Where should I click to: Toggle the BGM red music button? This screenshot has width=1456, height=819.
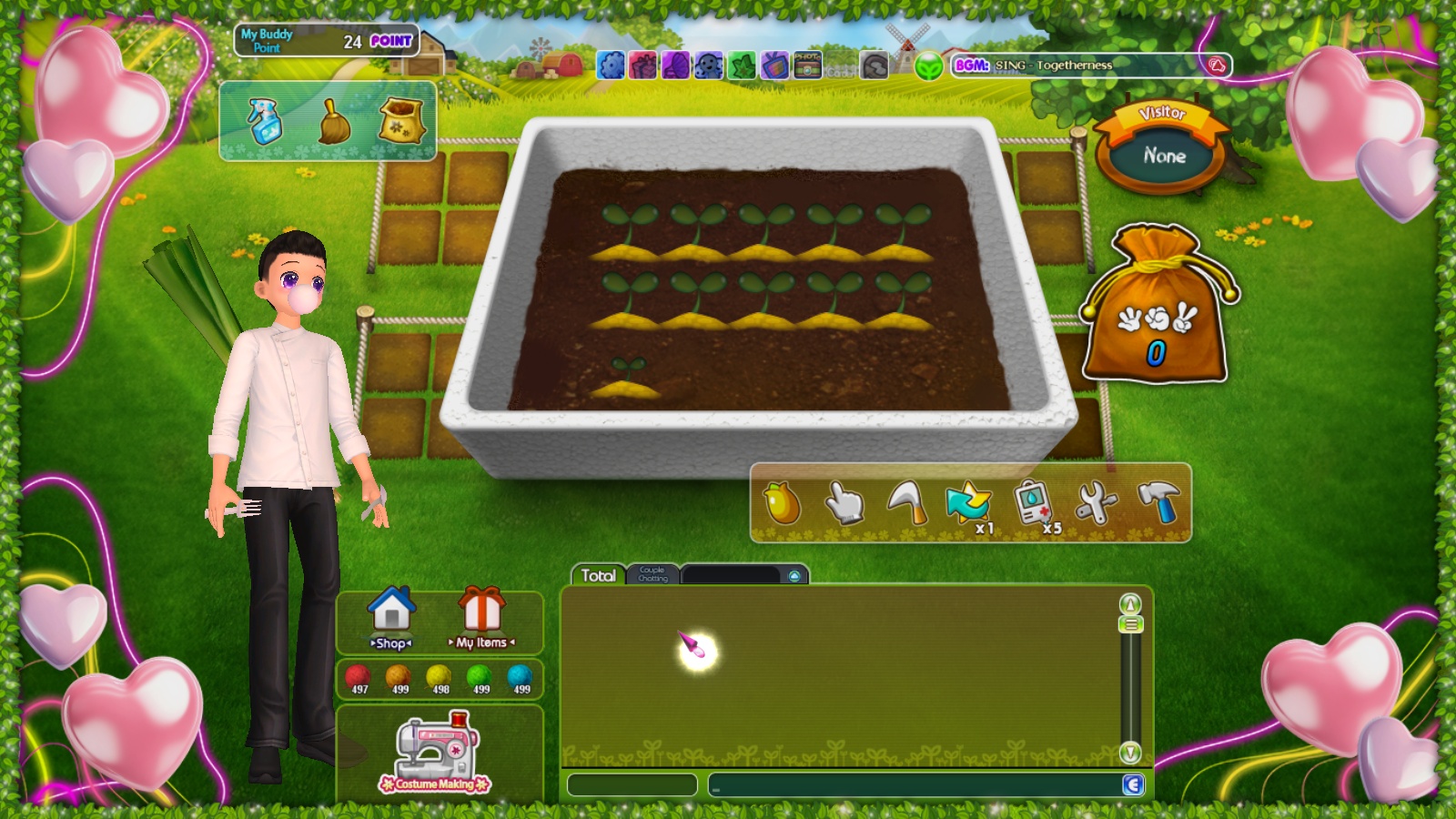(x=1217, y=66)
